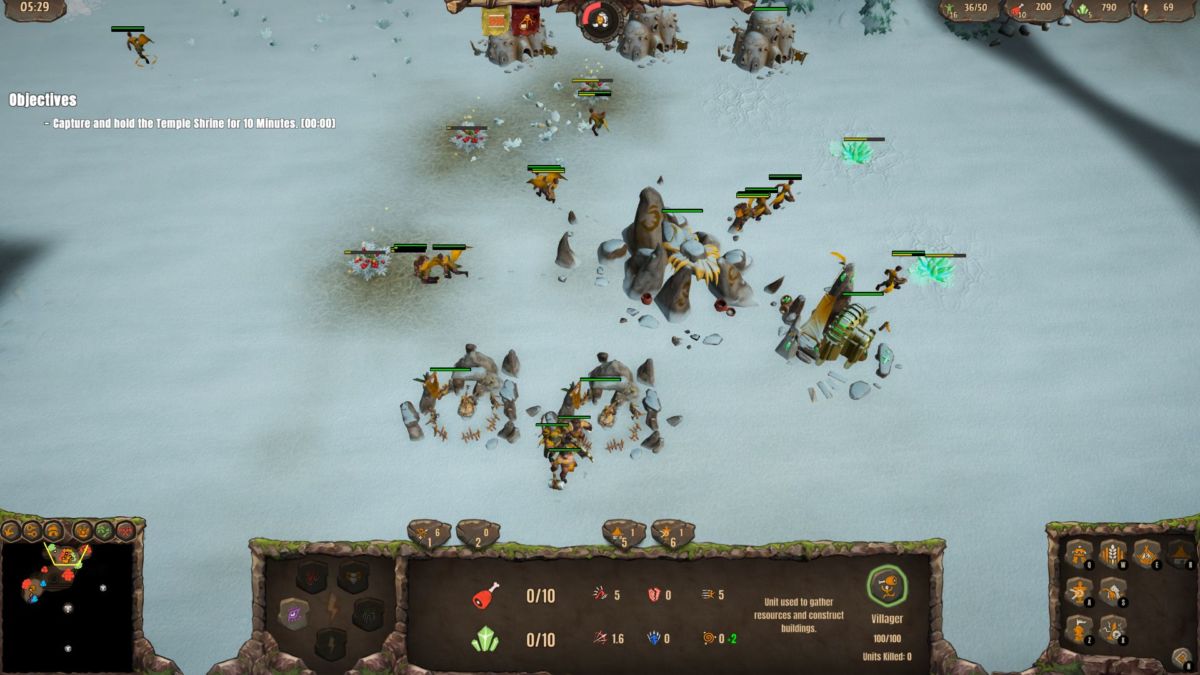Select control group 5 stone tab
The width and height of the screenshot is (1200, 675).
pos(623,533)
